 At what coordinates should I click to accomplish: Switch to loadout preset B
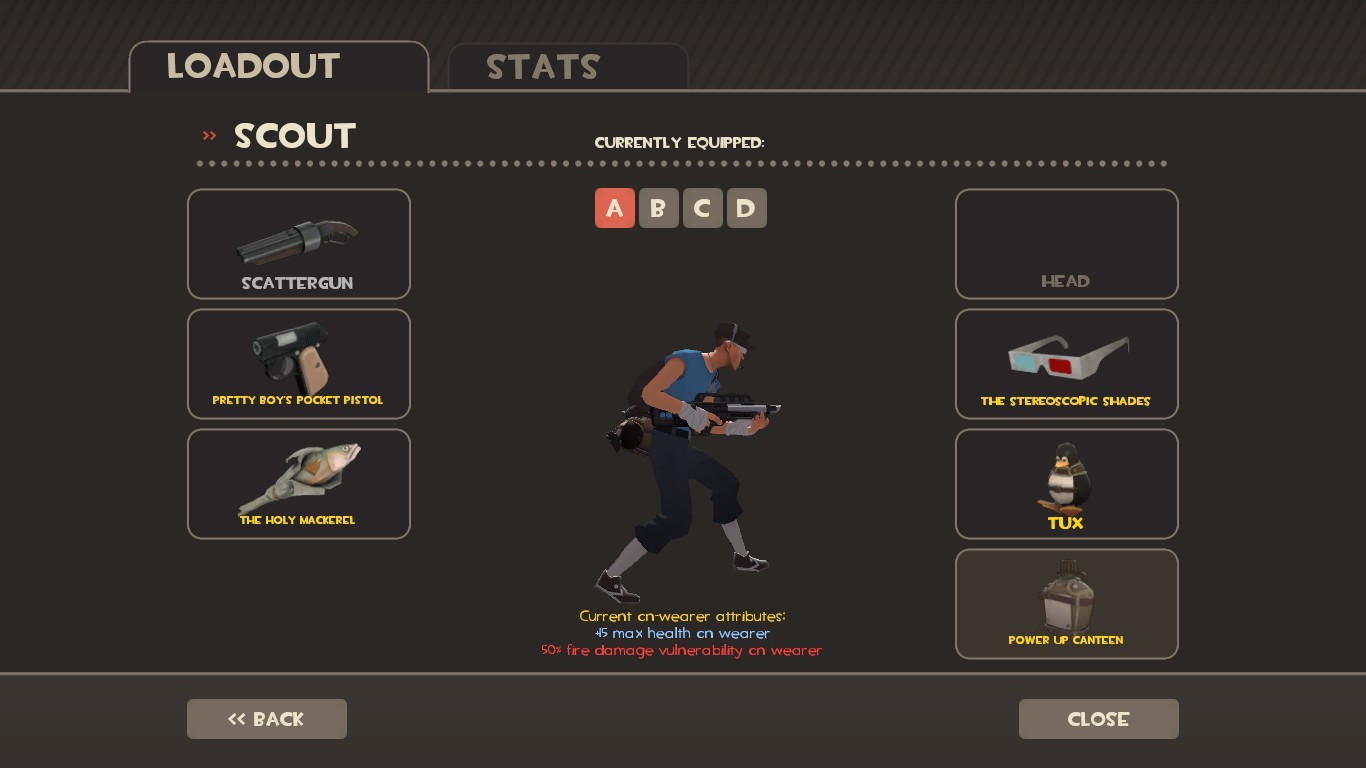(659, 208)
